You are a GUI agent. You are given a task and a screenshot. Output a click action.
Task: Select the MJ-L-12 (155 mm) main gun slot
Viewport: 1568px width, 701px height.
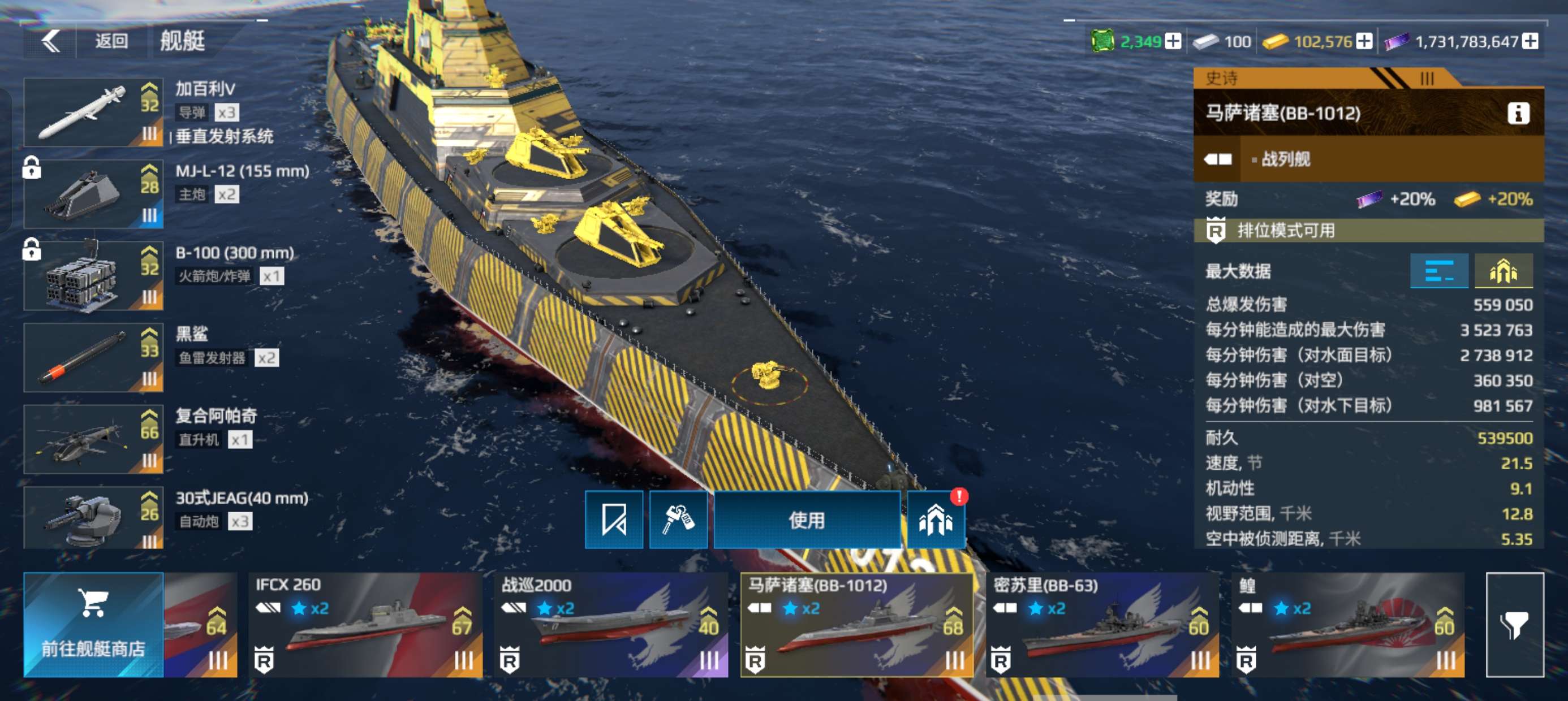(93, 194)
